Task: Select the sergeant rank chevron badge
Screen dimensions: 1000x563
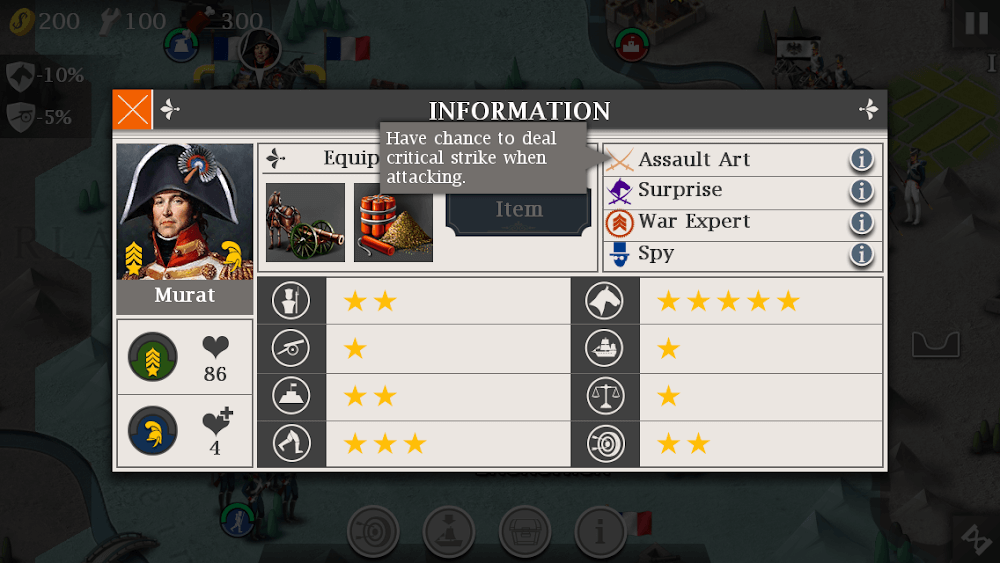Action: [x=153, y=357]
